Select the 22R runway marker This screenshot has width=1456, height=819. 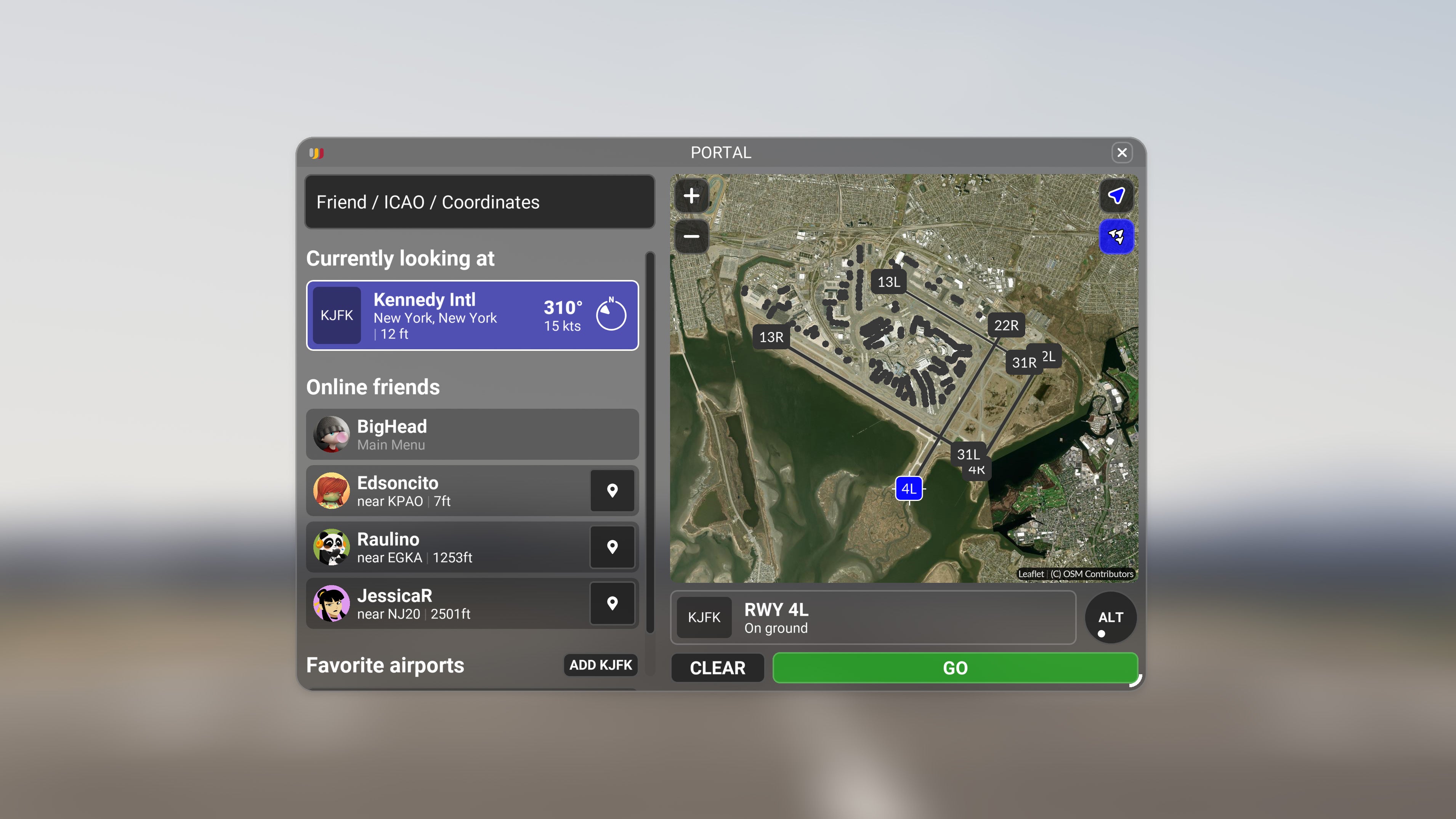tap(1006, 325)
